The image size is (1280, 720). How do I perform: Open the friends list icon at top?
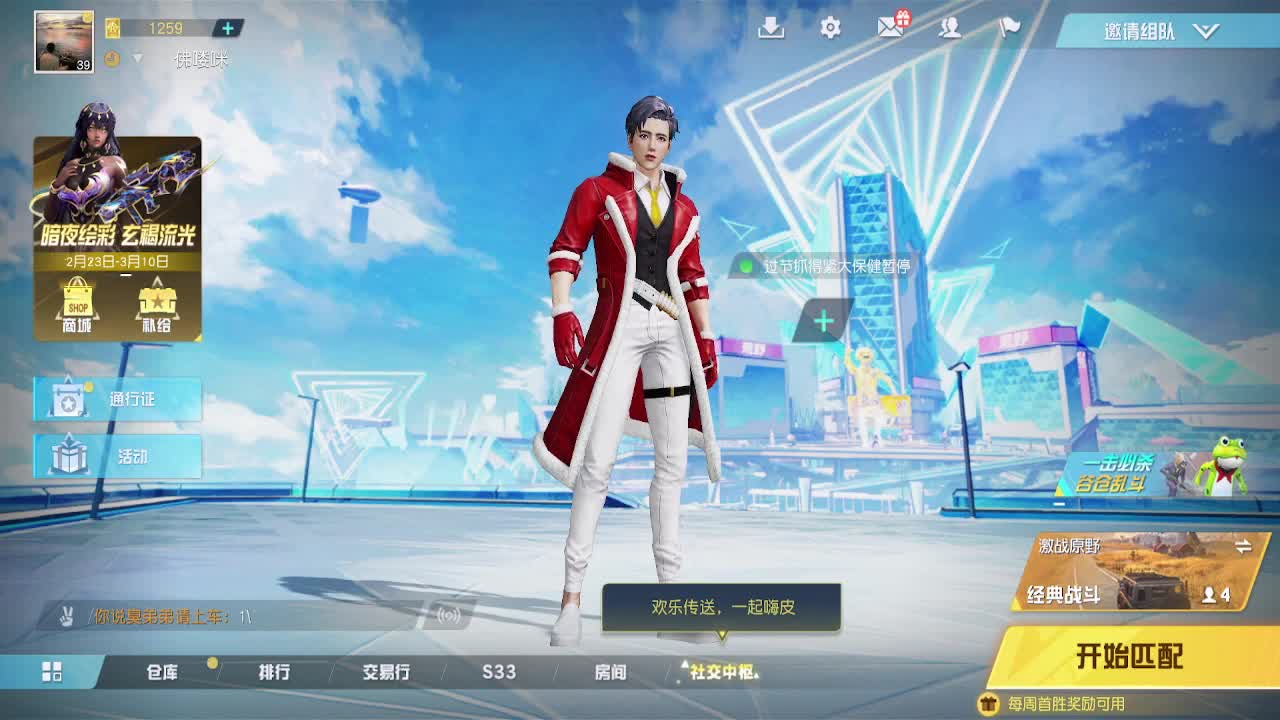(x=948, y=28)
